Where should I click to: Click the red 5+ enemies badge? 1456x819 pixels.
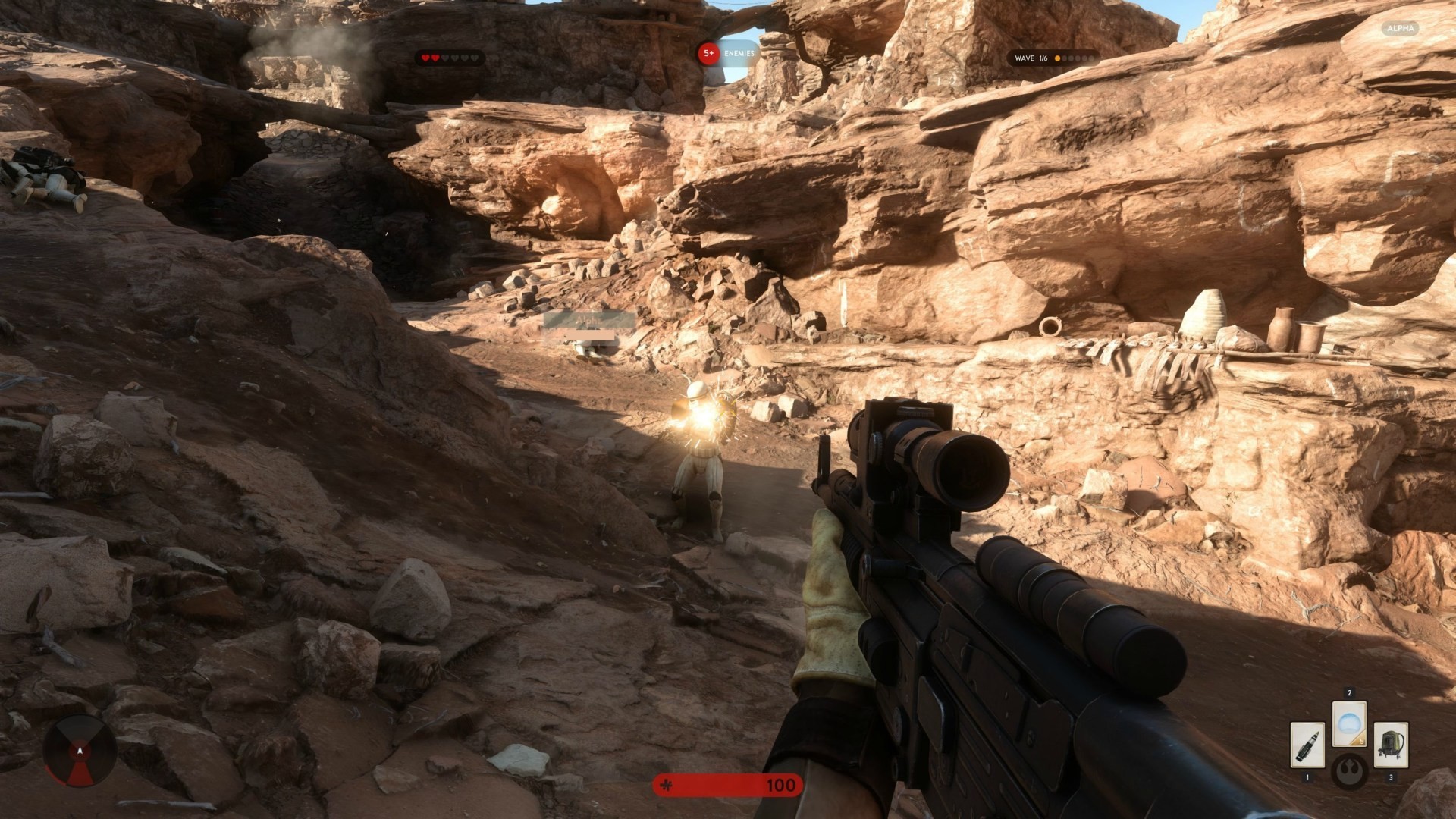tap(708, 54)
